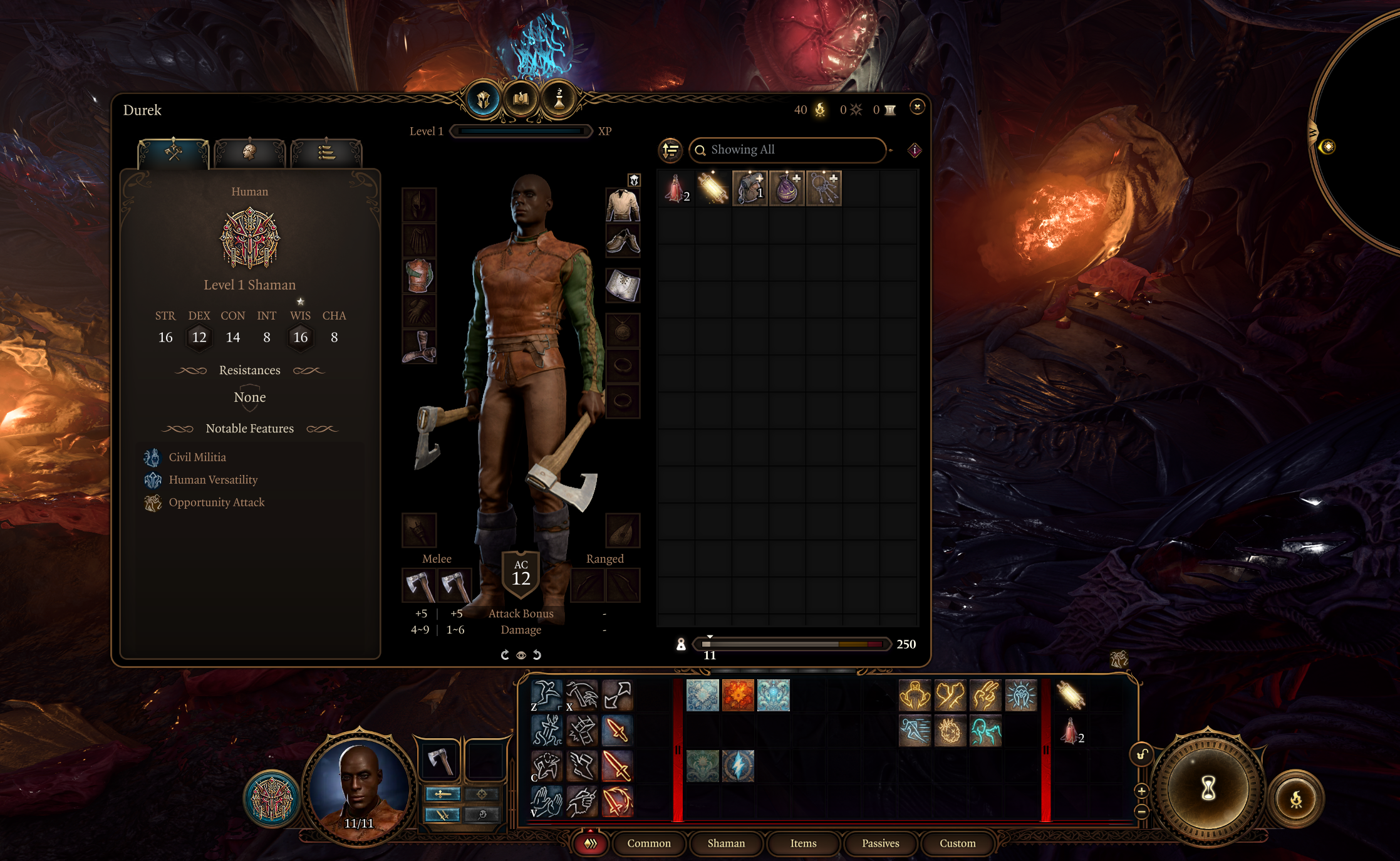Open the purple alchemy pouch in inventory
Viewport: 1400px width, 861px height.
pos(787,188)
